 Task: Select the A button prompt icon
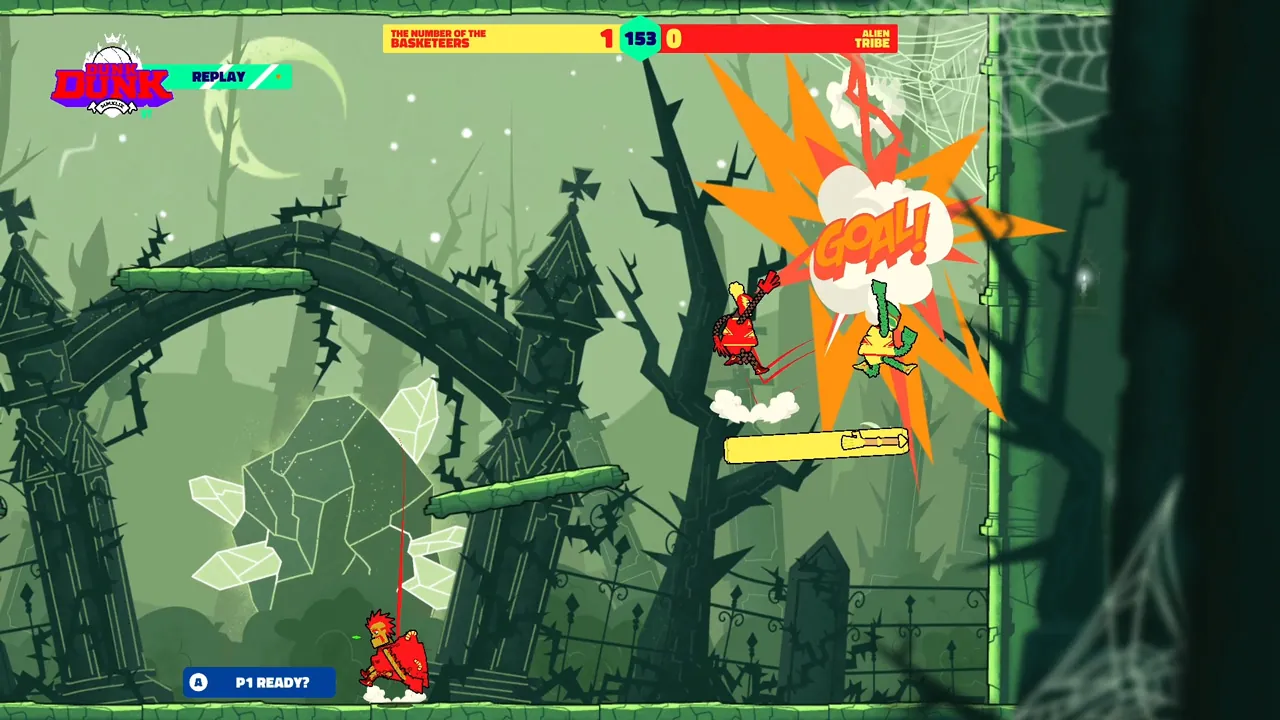click(x=198, y=683)
